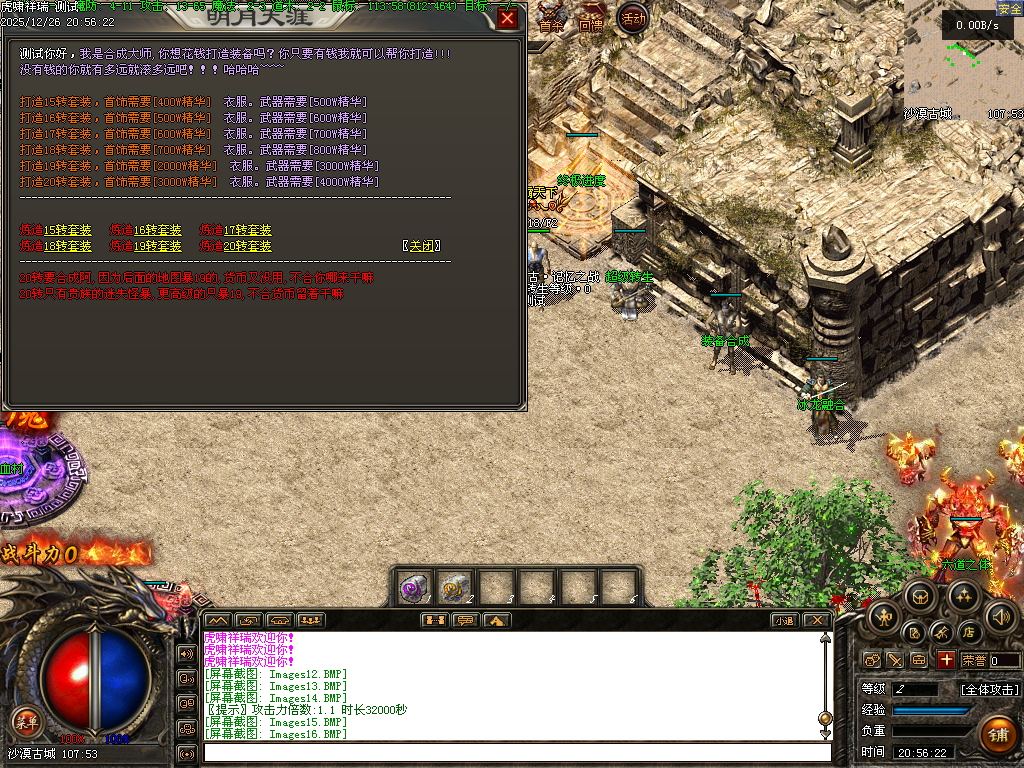Use the purple scroll in hotbar slot 1
The image size is (1024, 768).
click(415, 588)
